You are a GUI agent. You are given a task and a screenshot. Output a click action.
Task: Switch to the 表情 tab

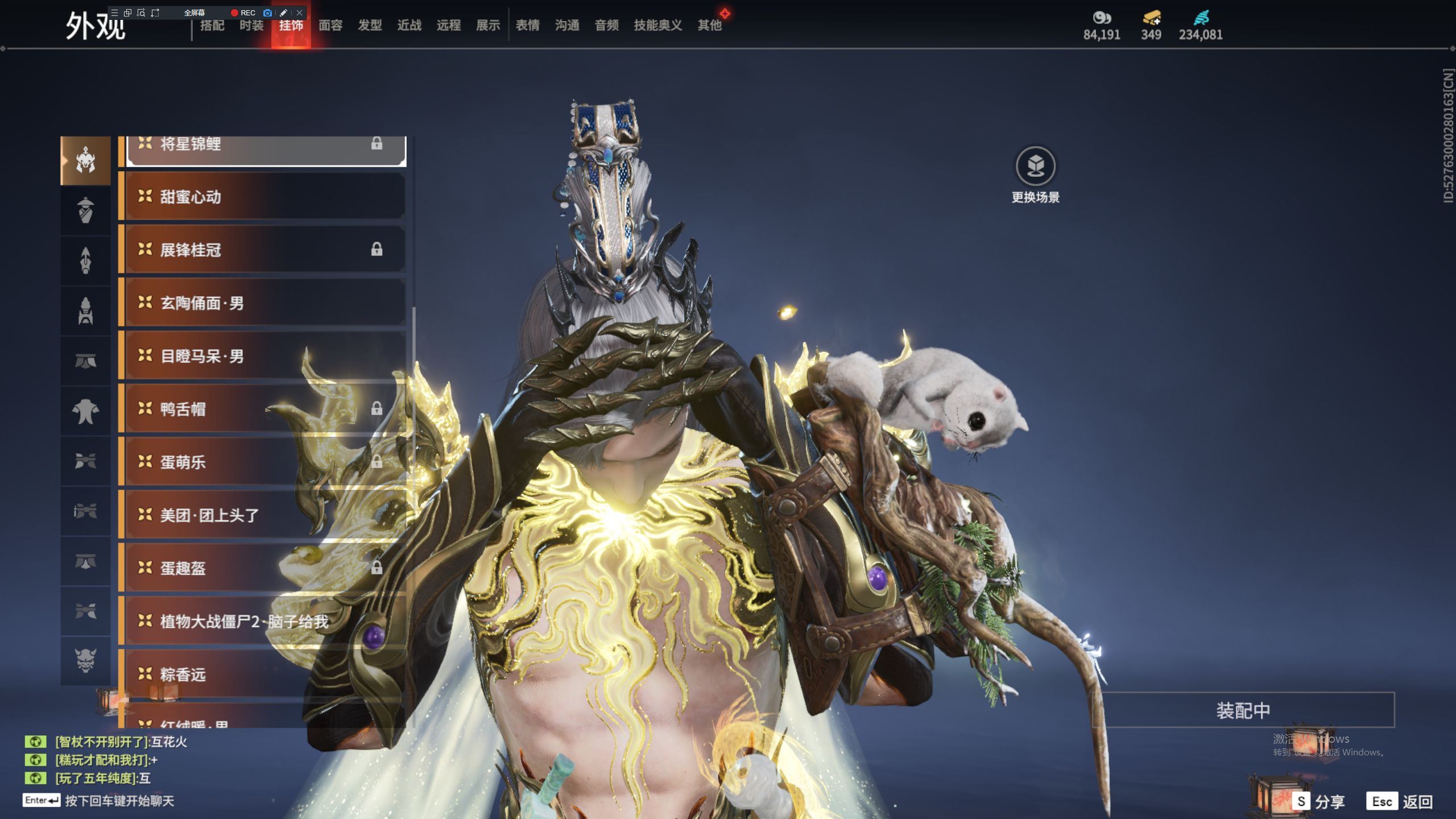pyautogui.click(x=527, y=26)
